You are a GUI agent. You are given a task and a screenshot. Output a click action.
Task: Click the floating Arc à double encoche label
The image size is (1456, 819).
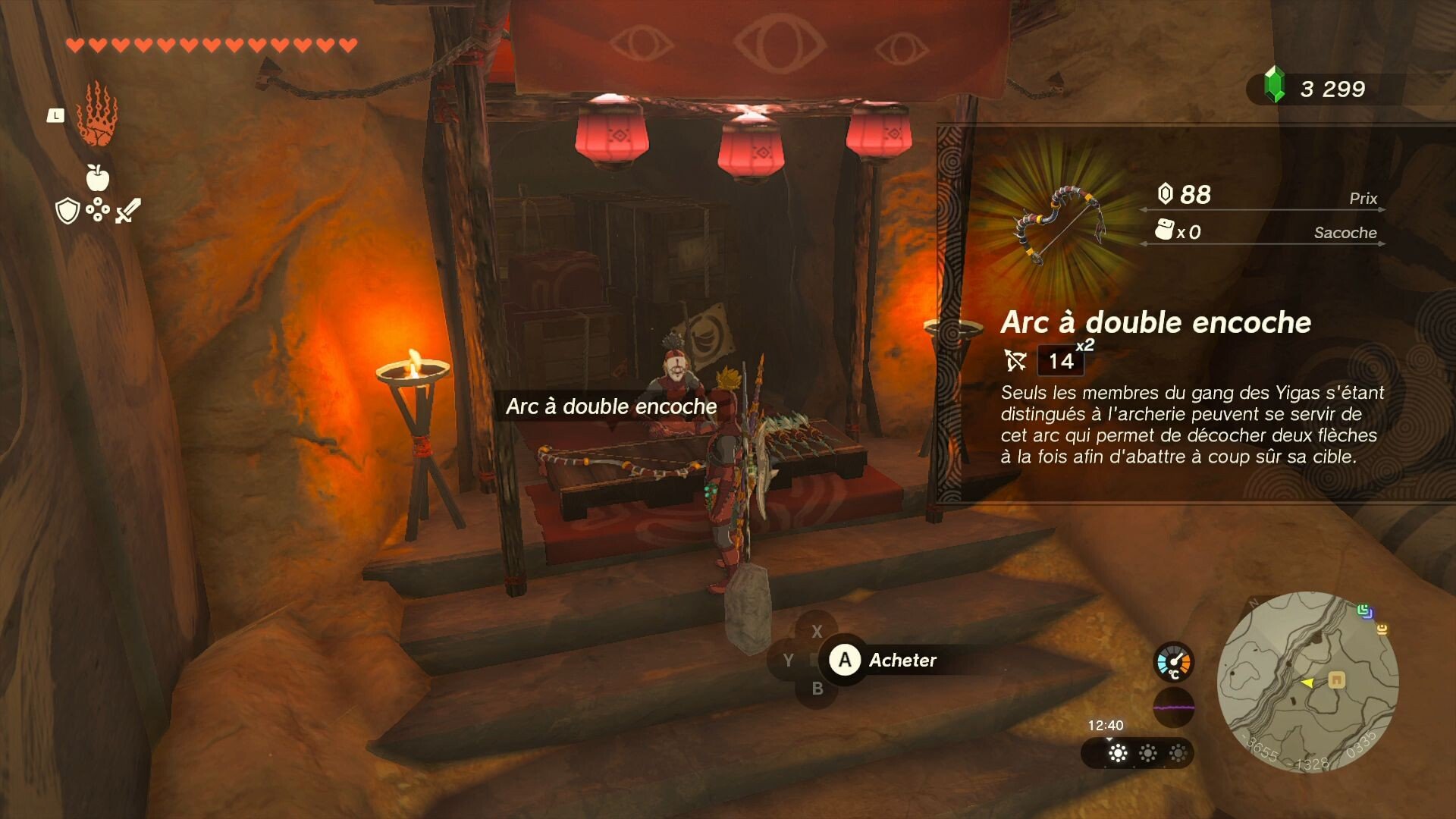(611, 406)
